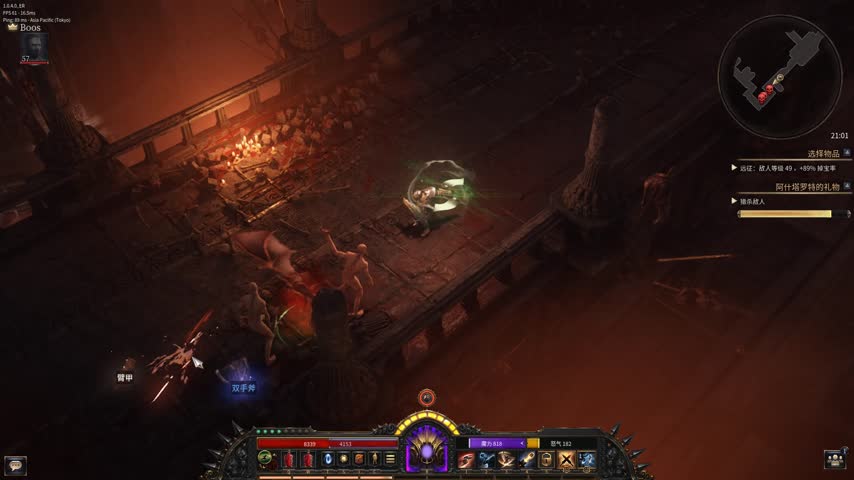Image resolution: width=854 pixels, height=480 pixels.
Task: Pick up the 臂甲 loot label
Action: click(125, 377)
